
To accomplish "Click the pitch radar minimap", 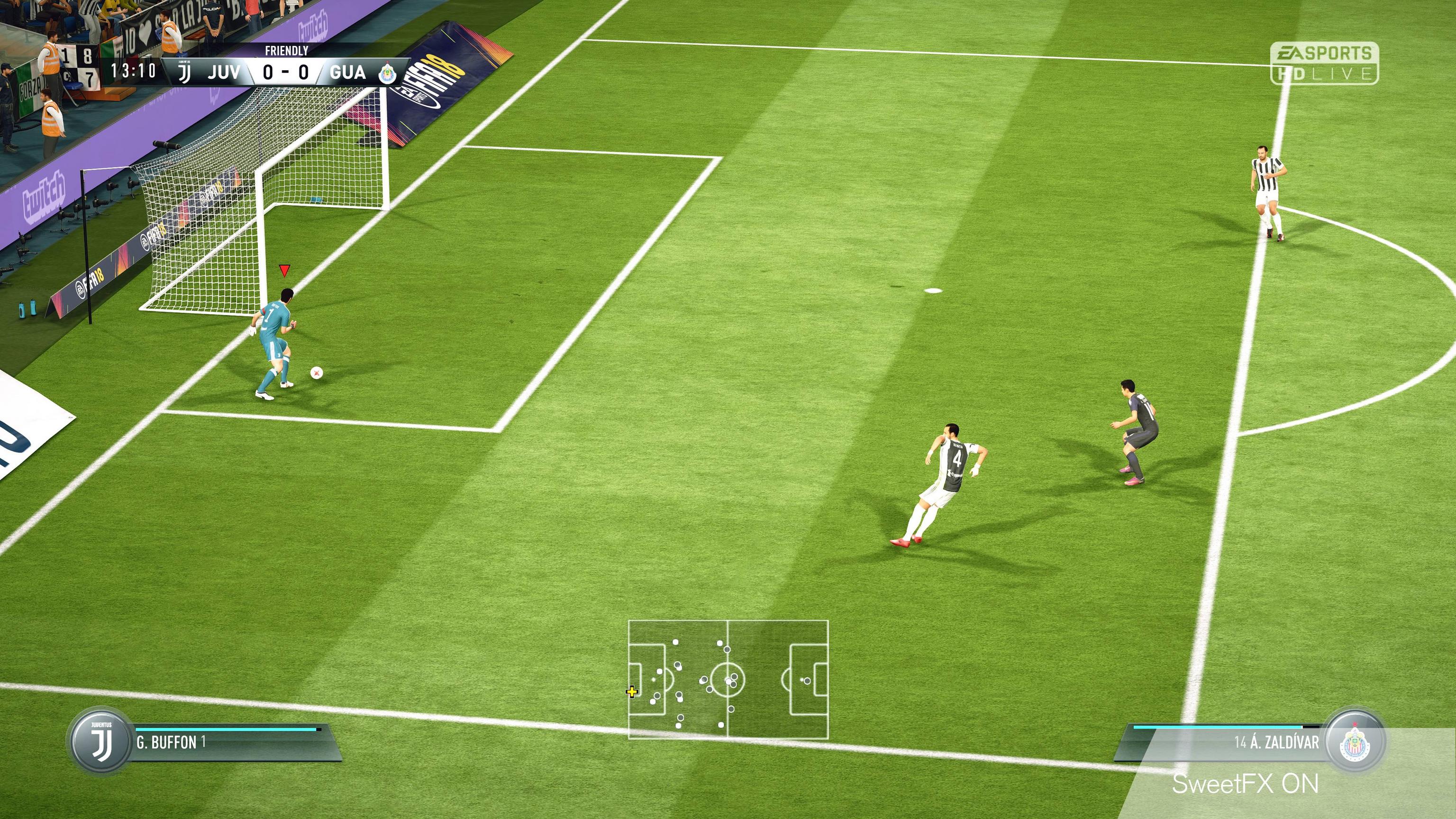I will [x=728, y=679].
